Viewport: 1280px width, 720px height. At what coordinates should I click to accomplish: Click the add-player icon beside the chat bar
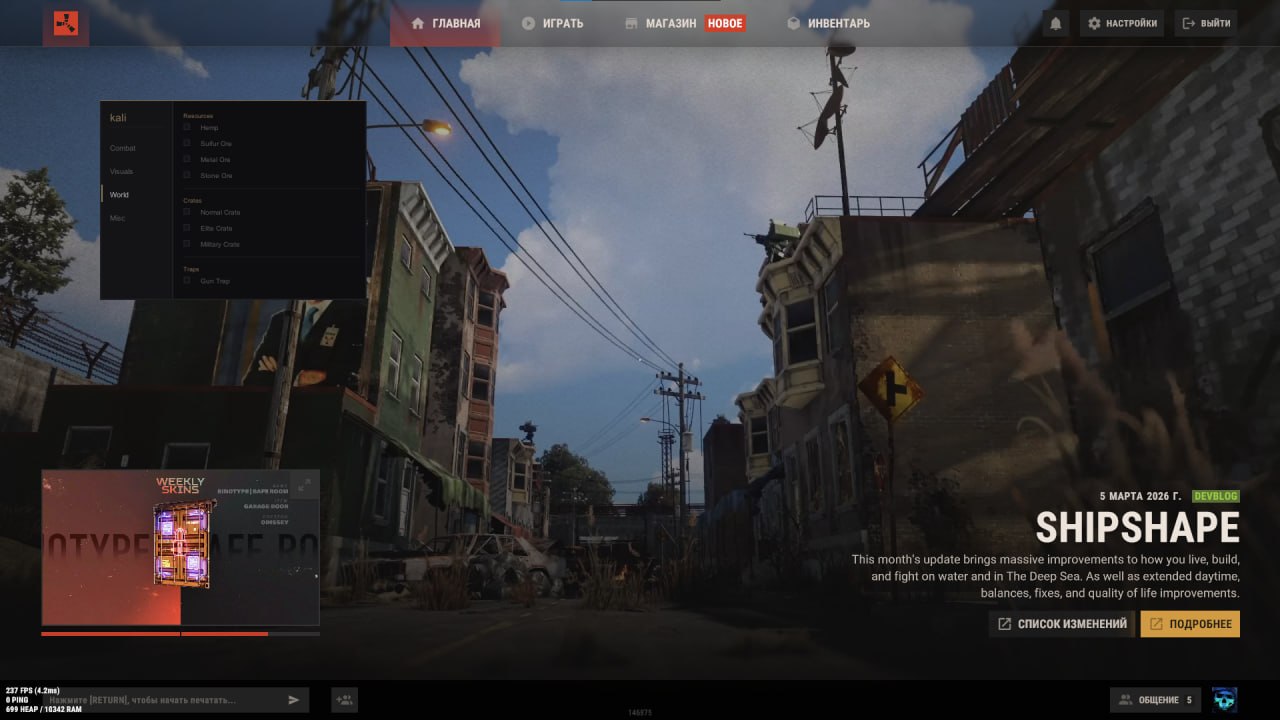pos(344,699)
